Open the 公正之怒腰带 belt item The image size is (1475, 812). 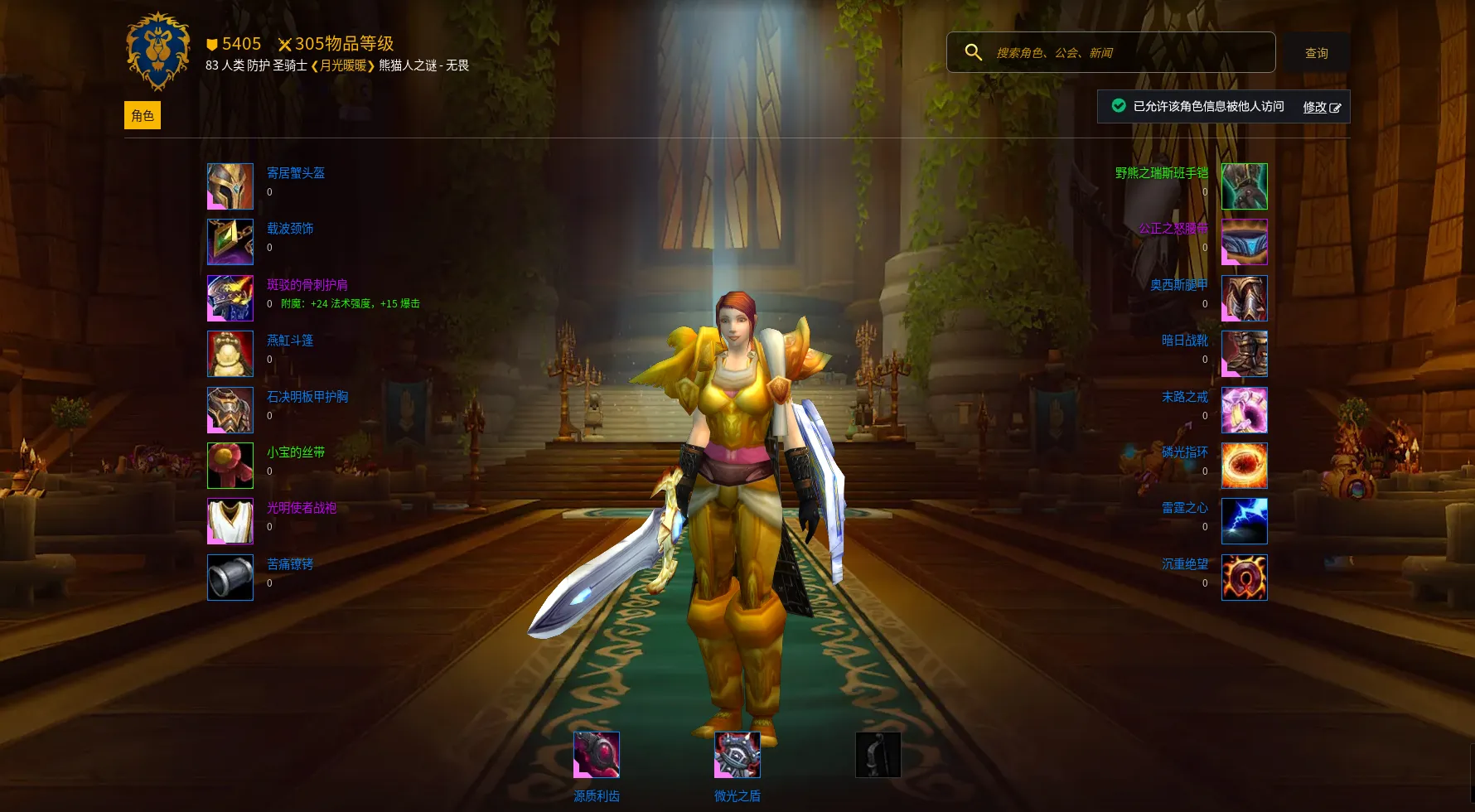pos(1244,242)
